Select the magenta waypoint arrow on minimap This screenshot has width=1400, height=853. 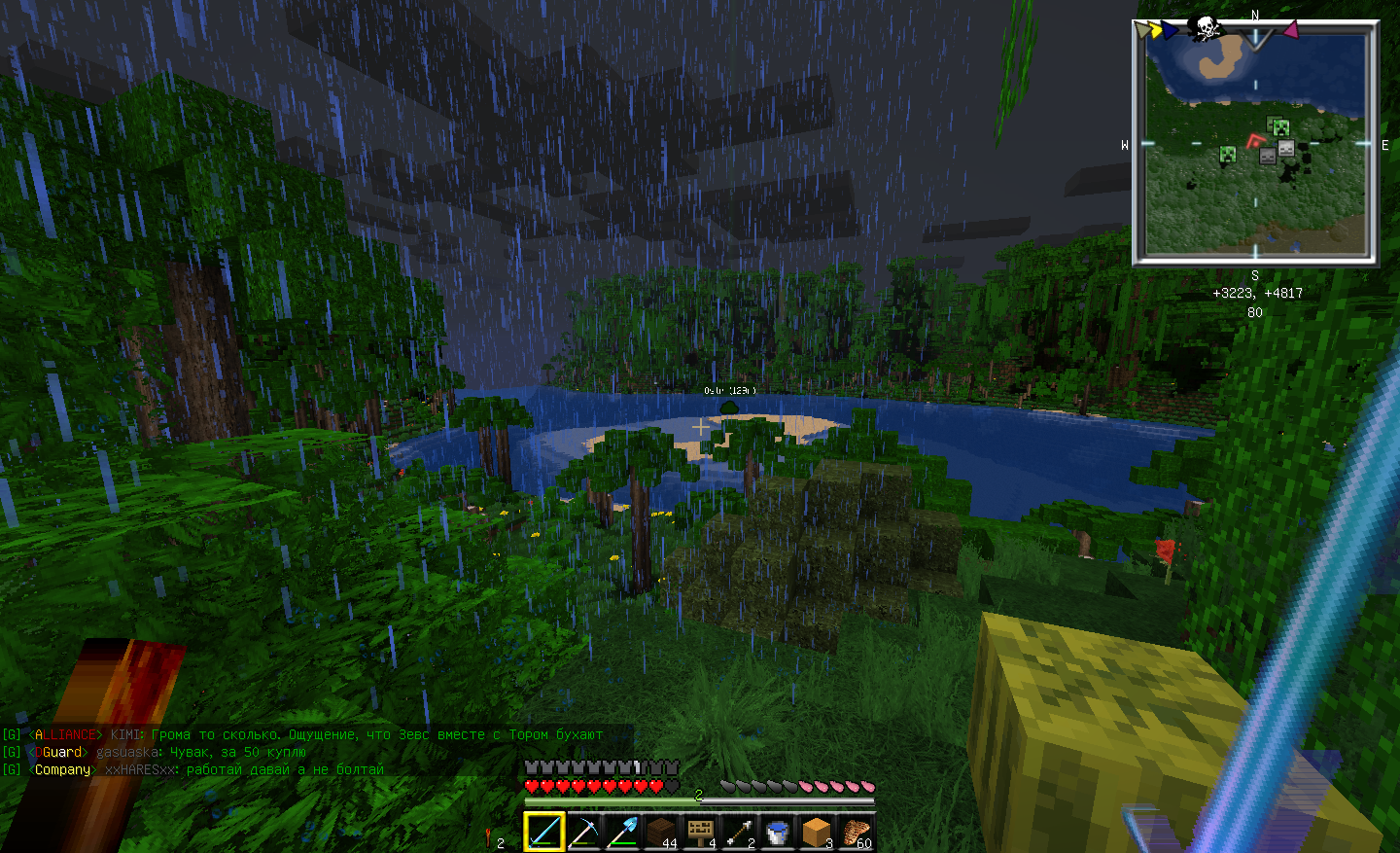tap(1290, 30)
